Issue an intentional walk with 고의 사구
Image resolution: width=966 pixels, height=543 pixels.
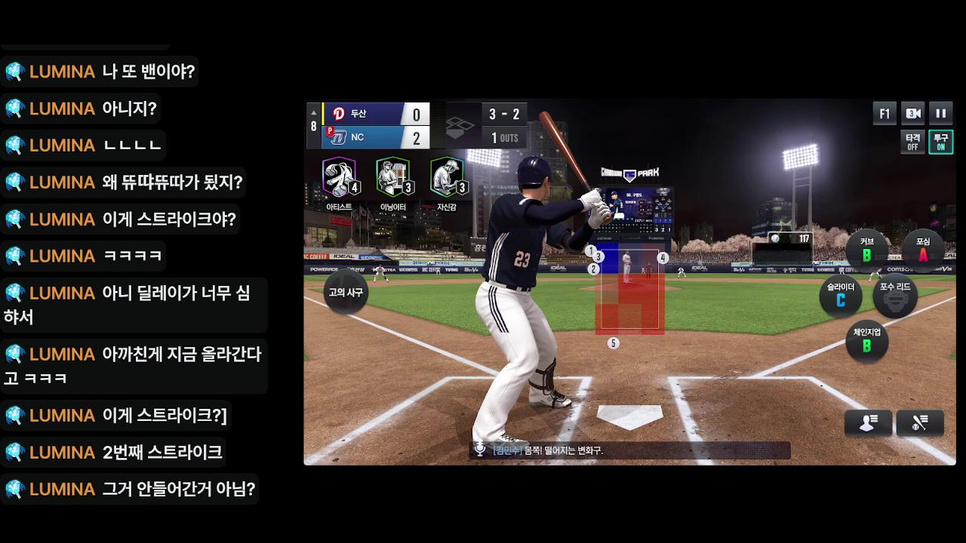pos(344,293)
